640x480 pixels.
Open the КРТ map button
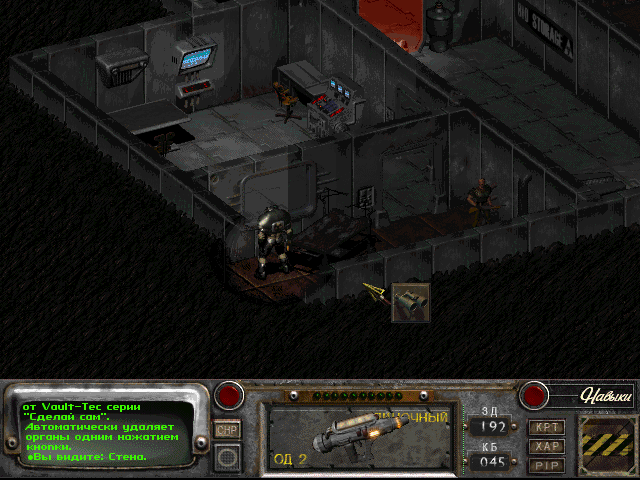click(547, 427)
